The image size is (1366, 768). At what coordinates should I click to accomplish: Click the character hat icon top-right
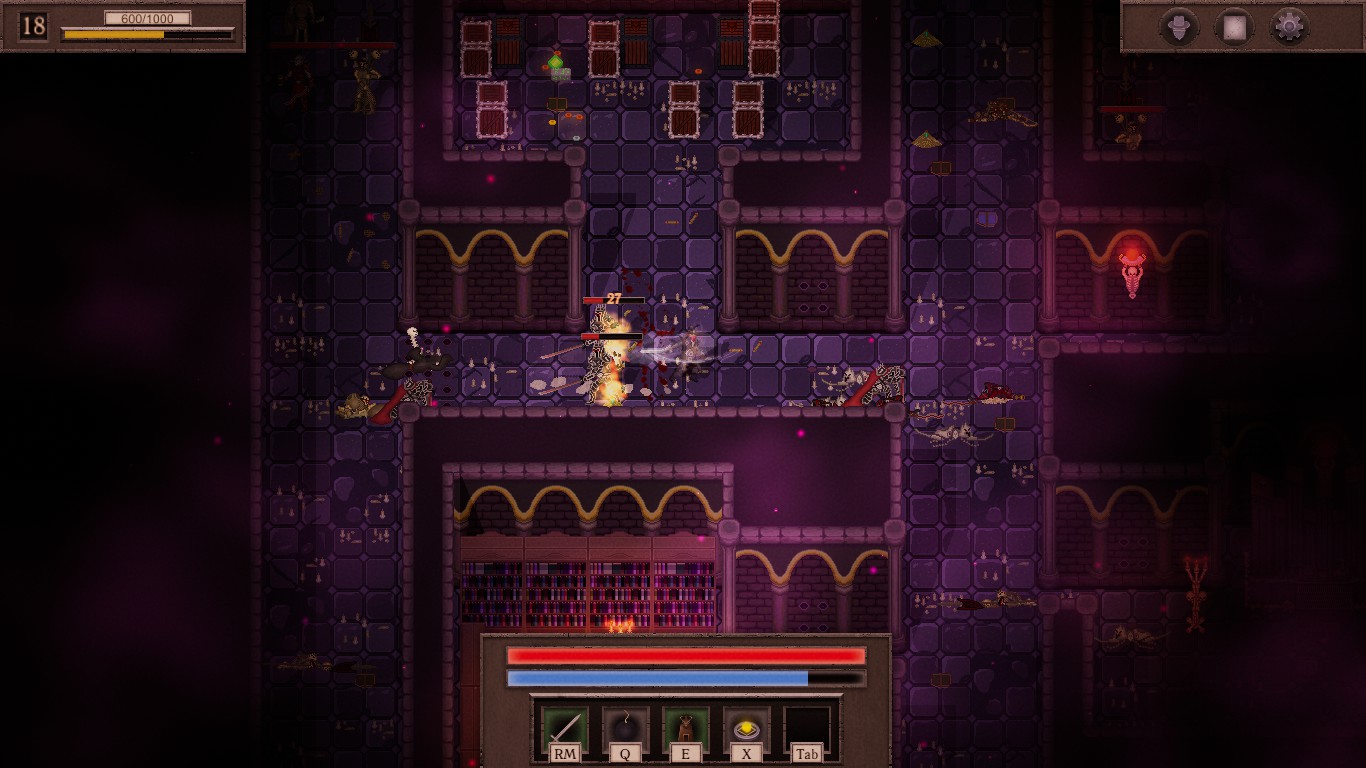[1180, 25]
